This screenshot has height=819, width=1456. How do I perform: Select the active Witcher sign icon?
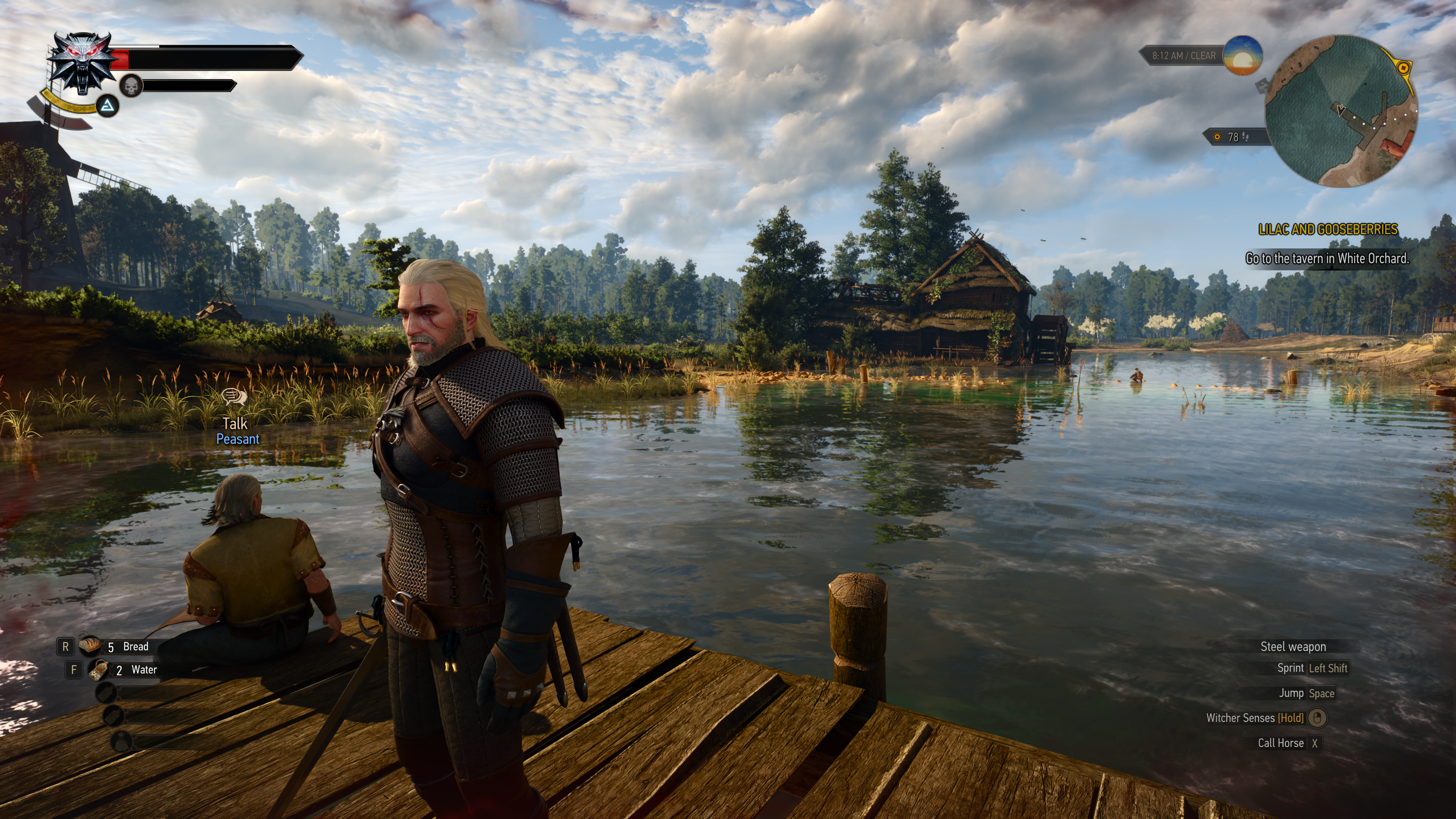pos(107,106)
